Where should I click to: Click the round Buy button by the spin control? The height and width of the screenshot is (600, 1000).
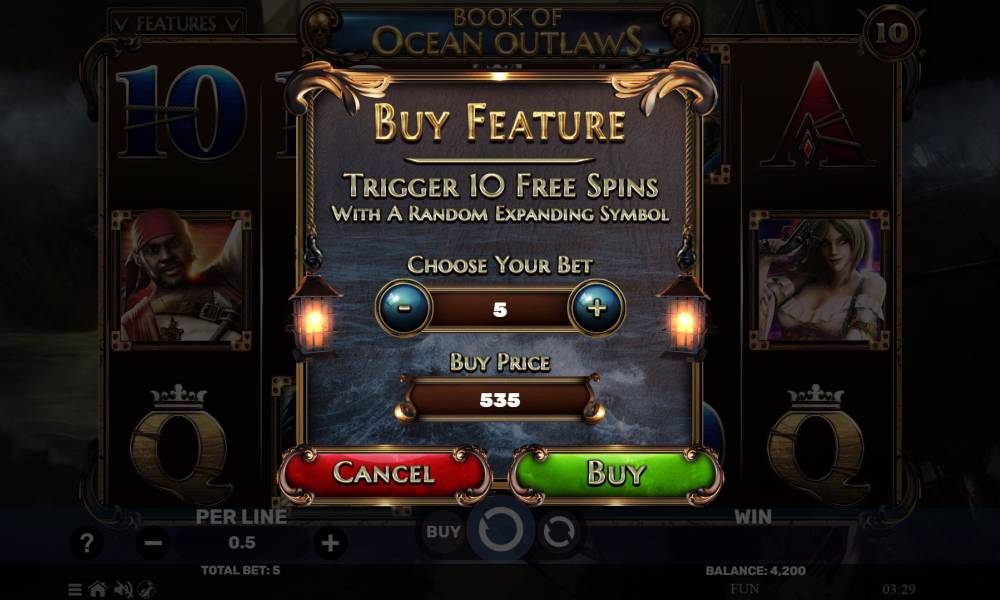pyautogui.click(x=443, y=531)
